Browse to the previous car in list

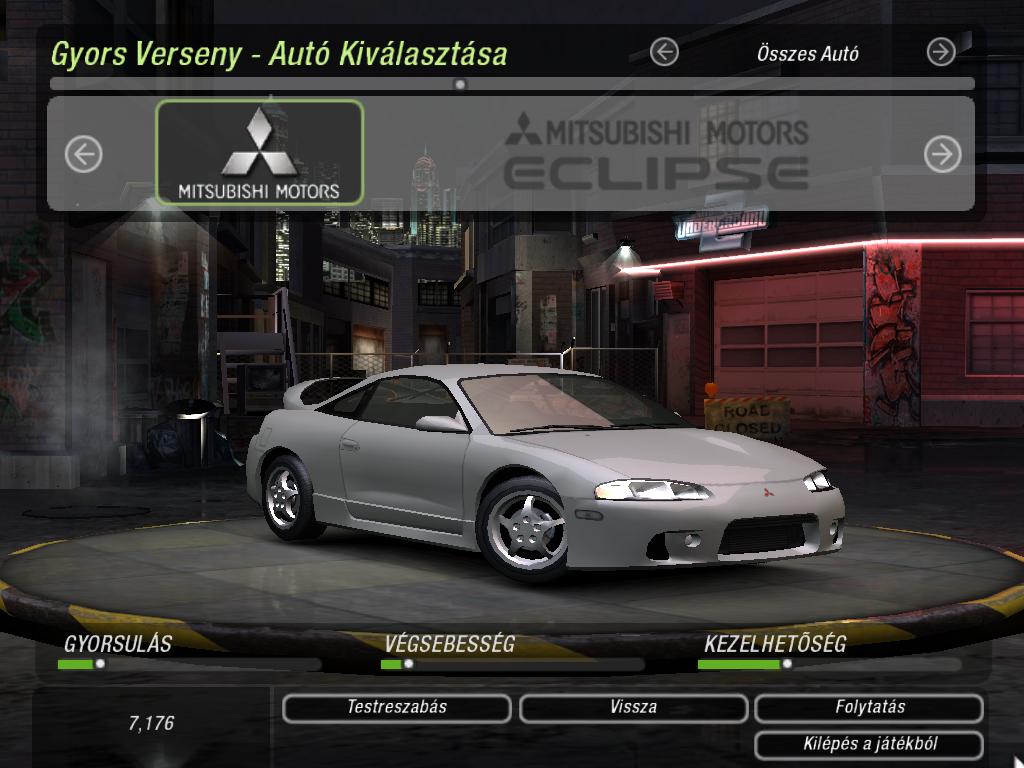84,154
